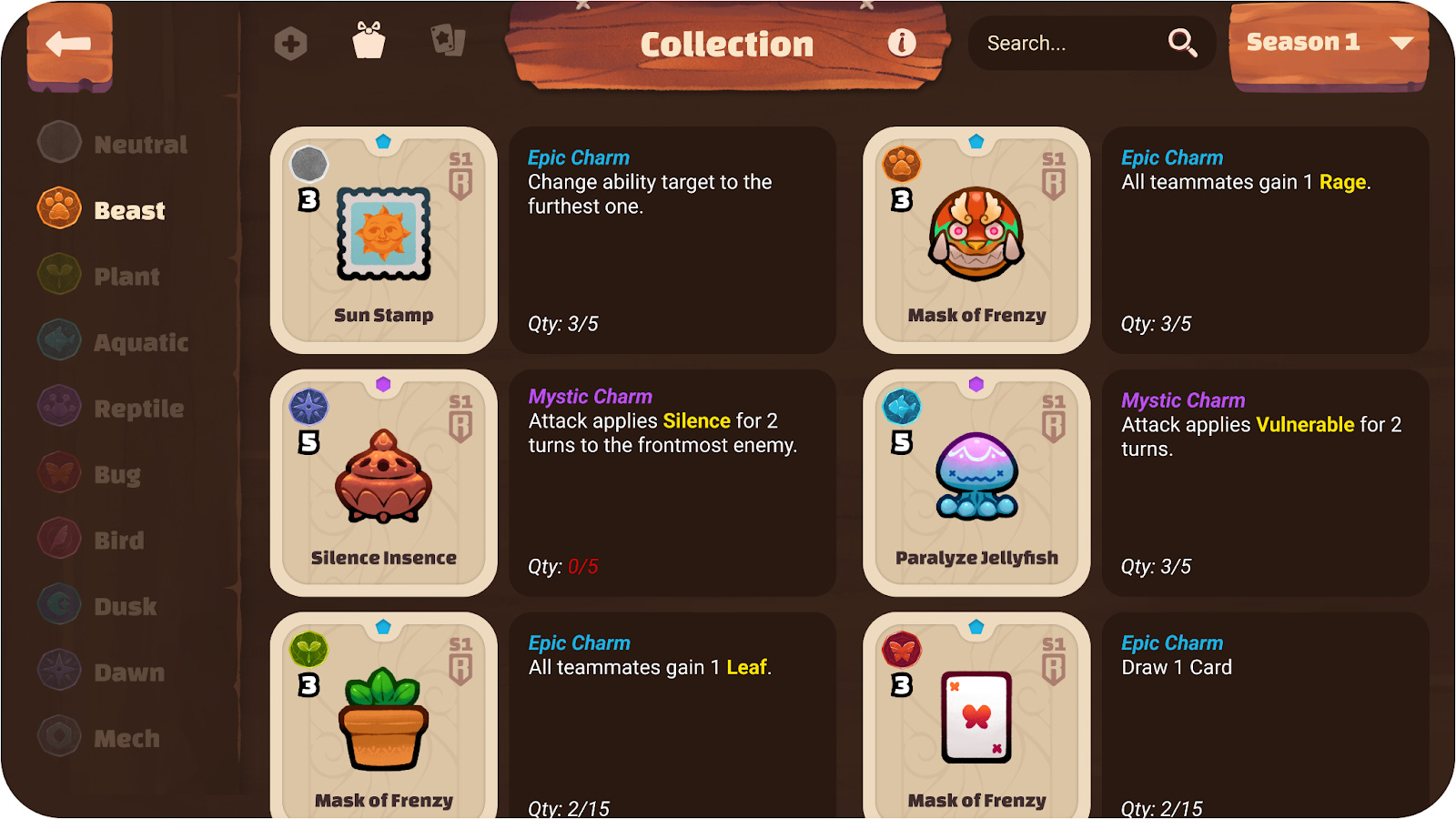This screenshot has width=1456, height=819.
Task: Open the Collection info icon
Action: click(902, 43)
